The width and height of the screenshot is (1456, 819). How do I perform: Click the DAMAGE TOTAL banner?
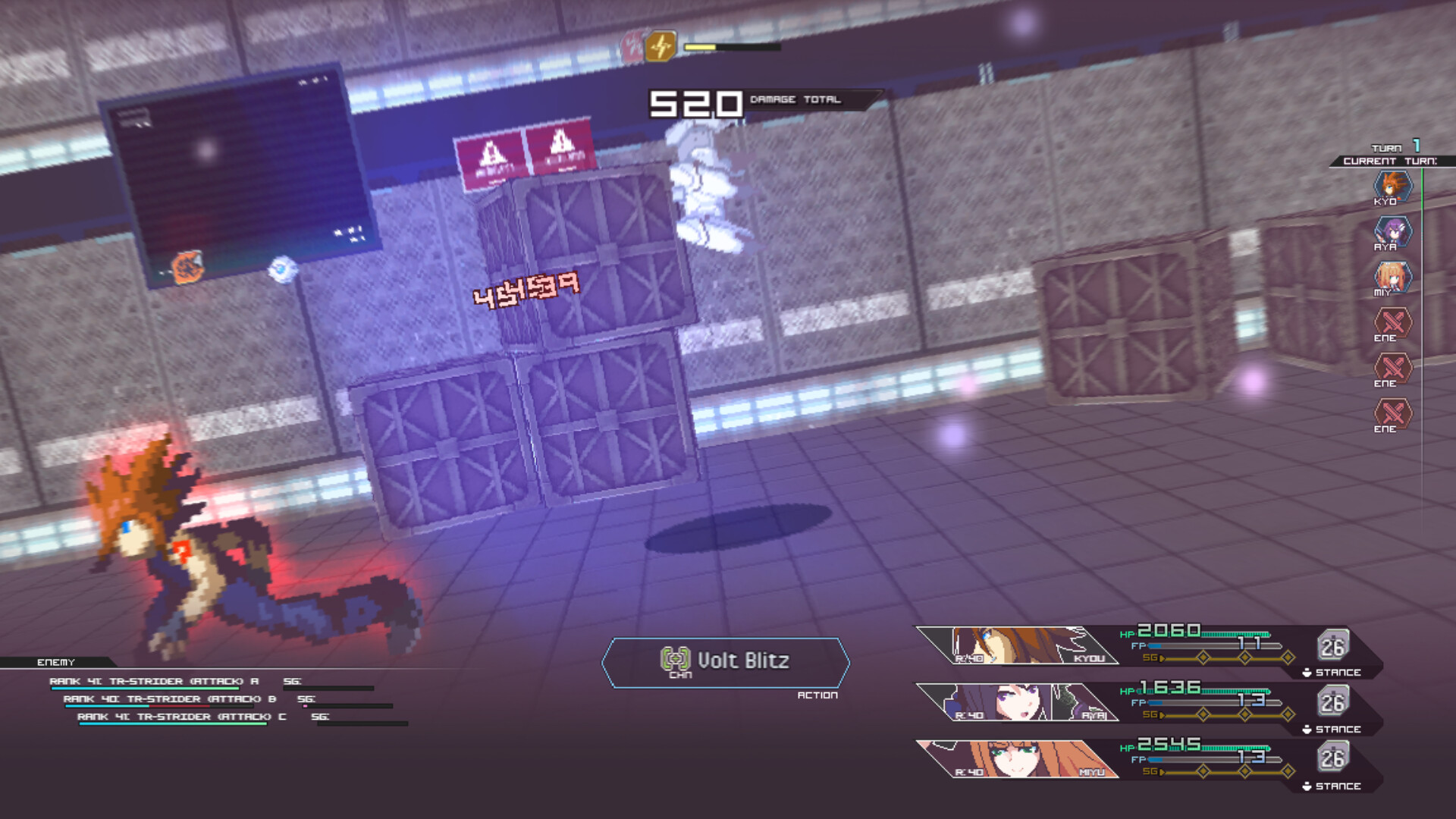point(794,99)
